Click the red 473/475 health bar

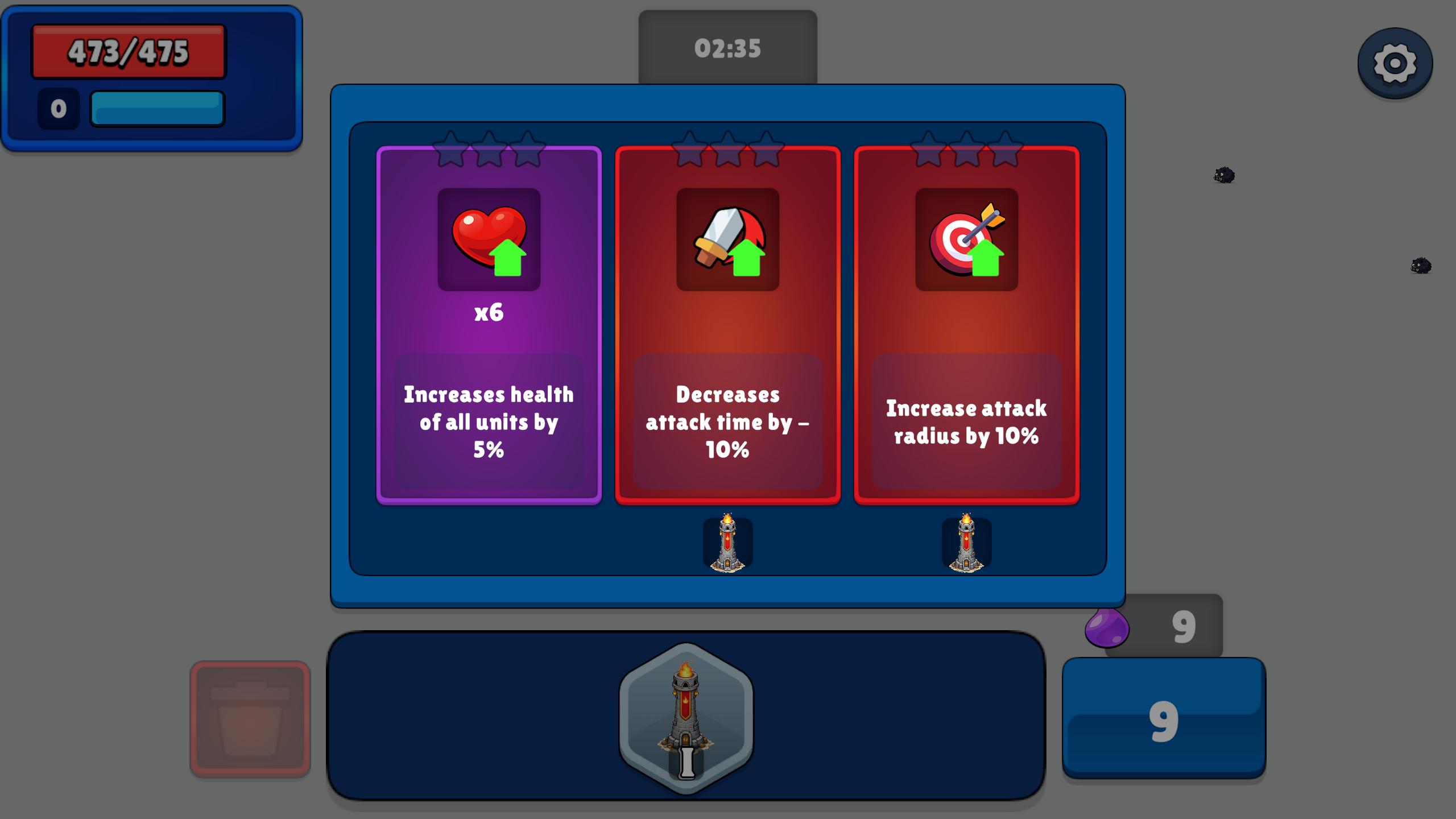pyautogui.click(x=128, y=51)
